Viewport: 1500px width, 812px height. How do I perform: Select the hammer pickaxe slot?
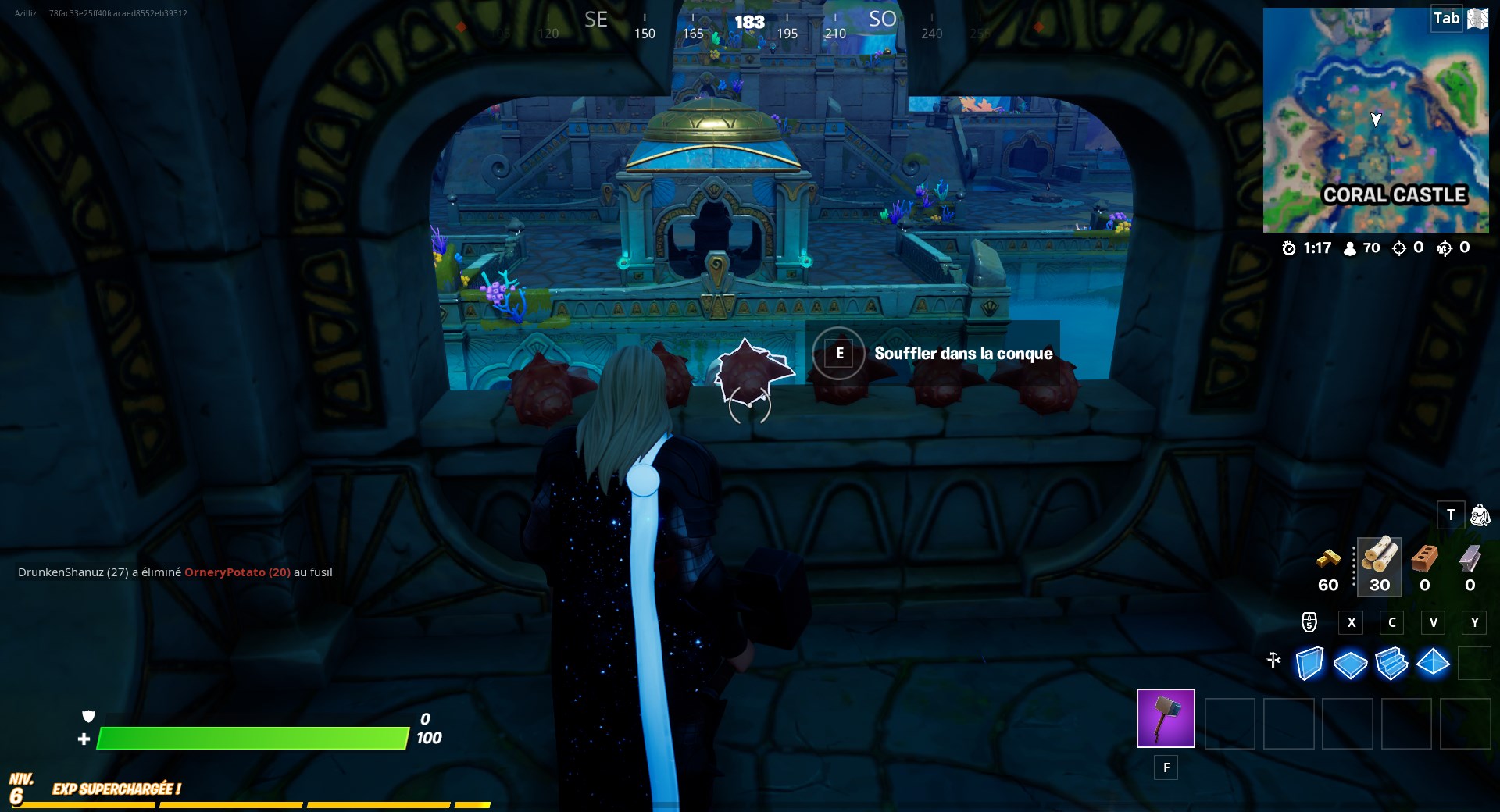point(1166,718)
